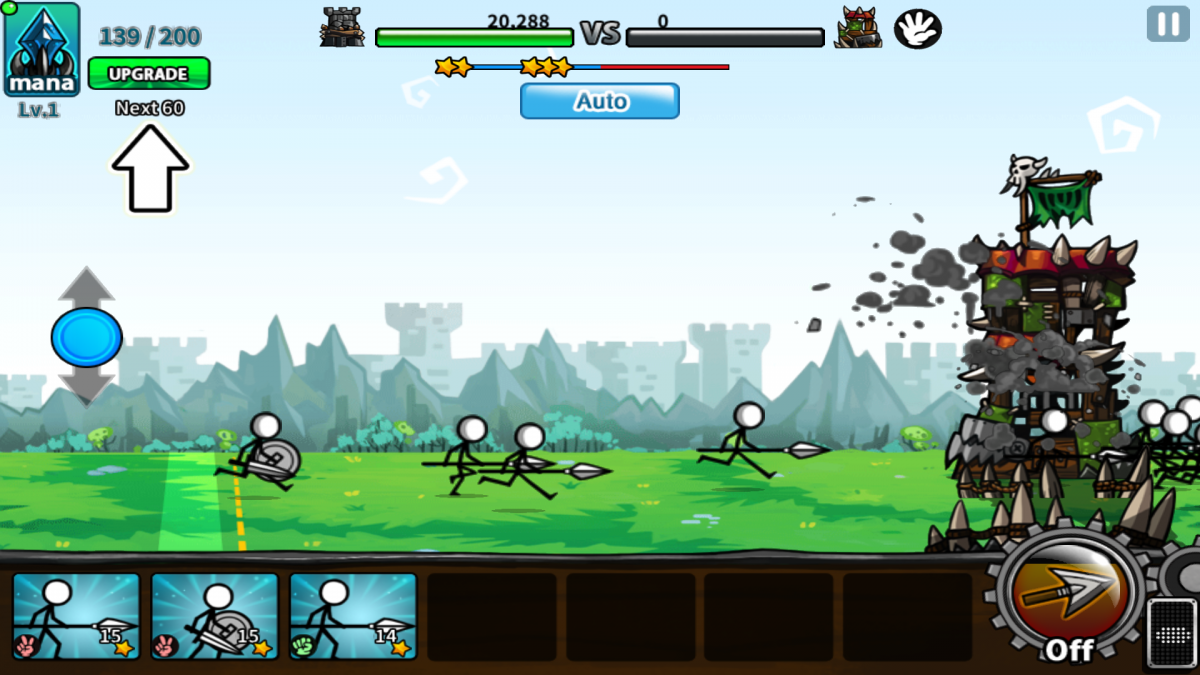Tap the mana crystal icon

tap(42, 49)
